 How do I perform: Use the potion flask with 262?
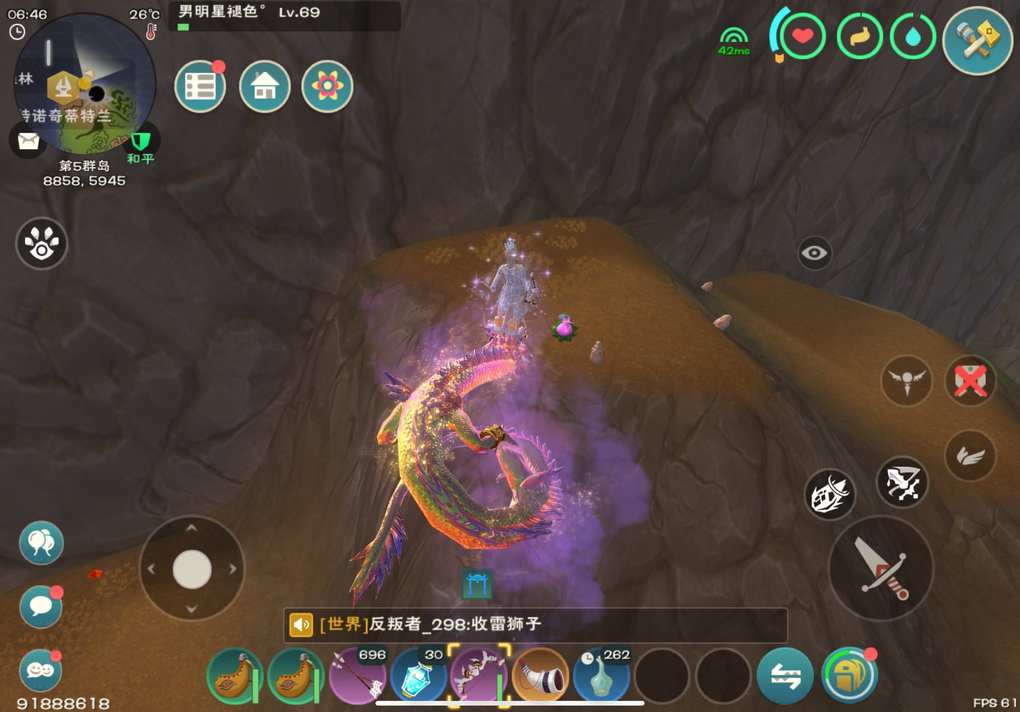coord(602,676)
